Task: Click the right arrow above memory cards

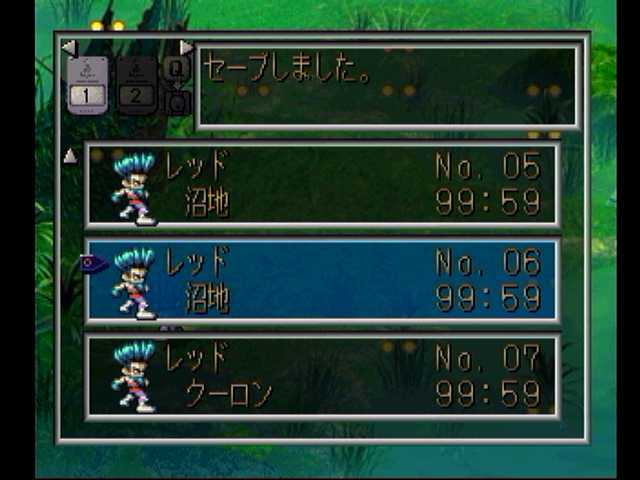Action: click(x=186, y=48)
